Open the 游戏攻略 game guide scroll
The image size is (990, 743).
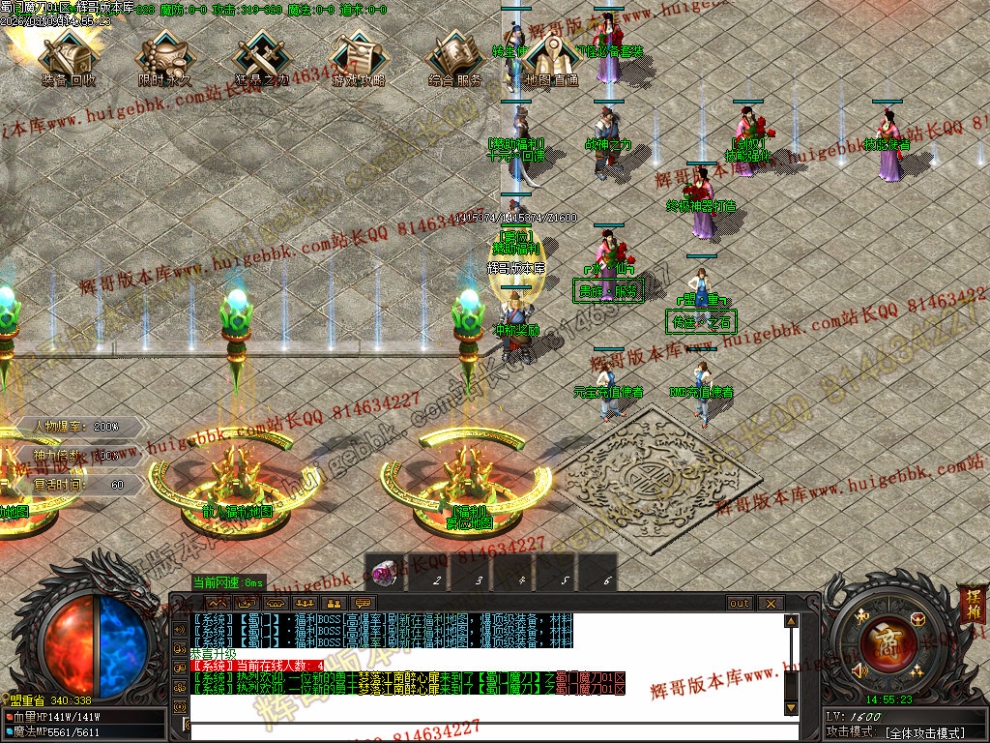[357, 57]
